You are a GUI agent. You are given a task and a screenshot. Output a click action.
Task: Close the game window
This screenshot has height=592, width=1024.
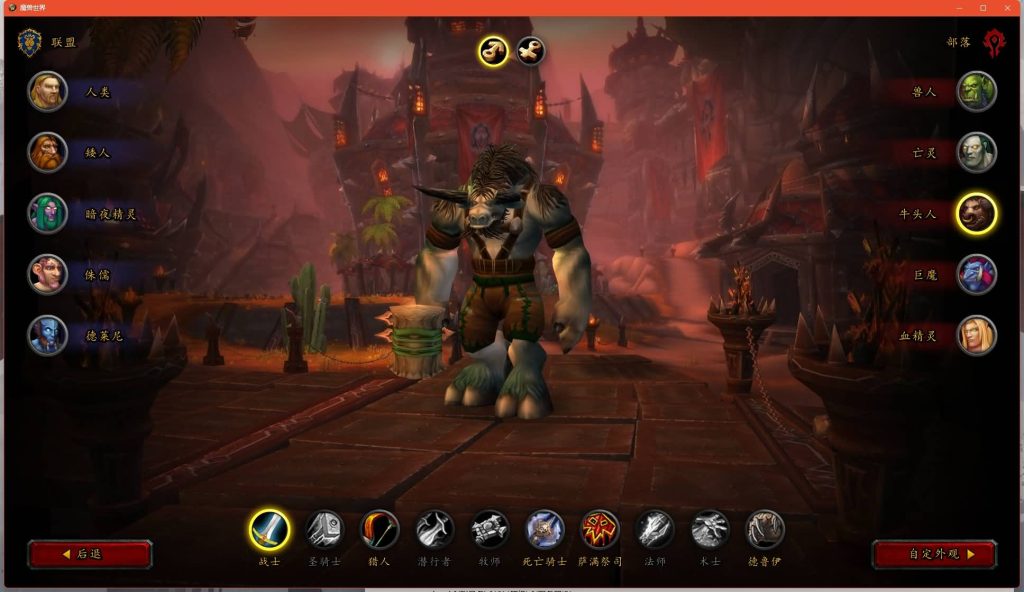click(x=1007, y=8)
